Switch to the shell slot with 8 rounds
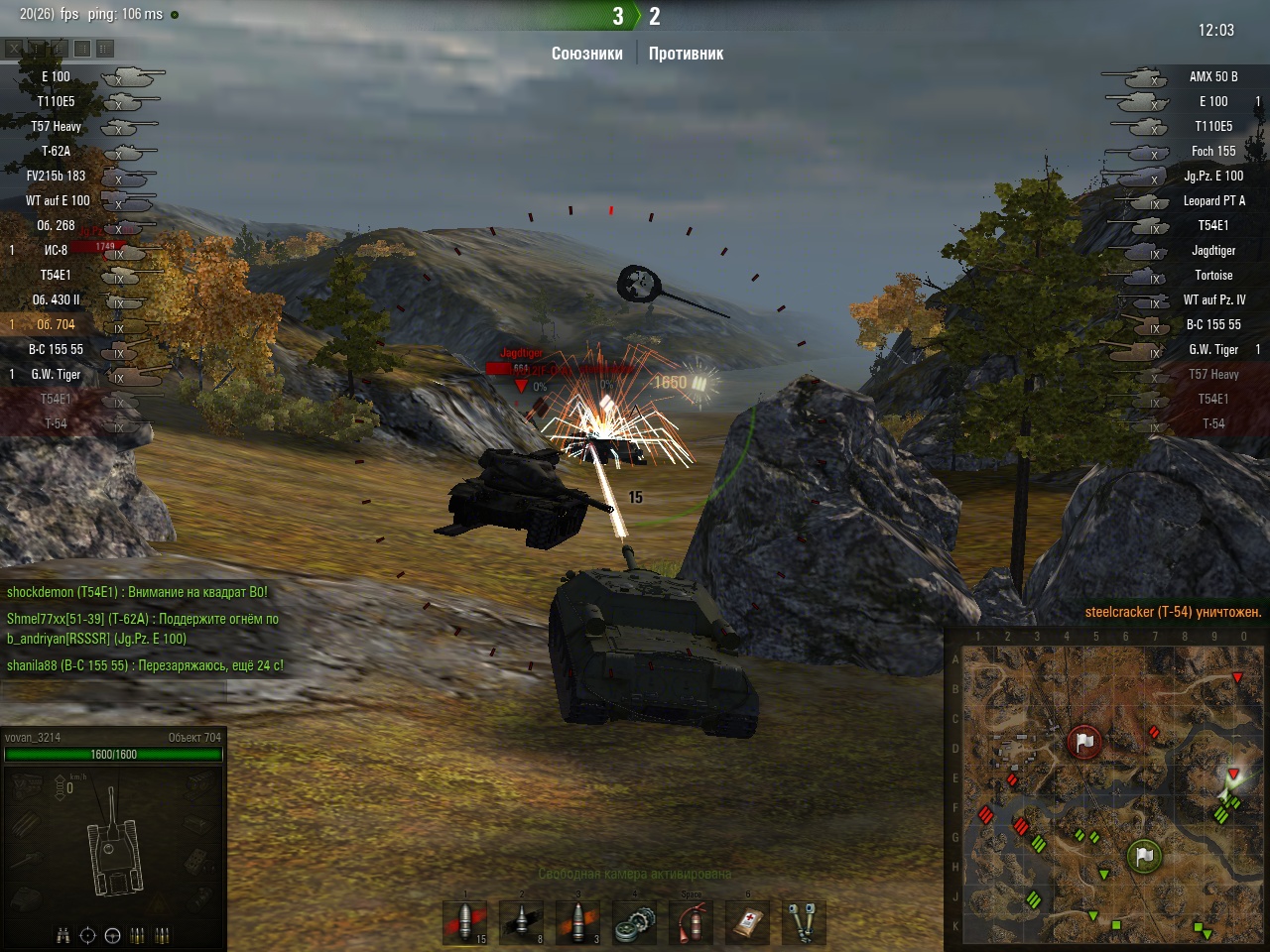The height and width of the screenshot is (952, 1270). pos(522,922)
